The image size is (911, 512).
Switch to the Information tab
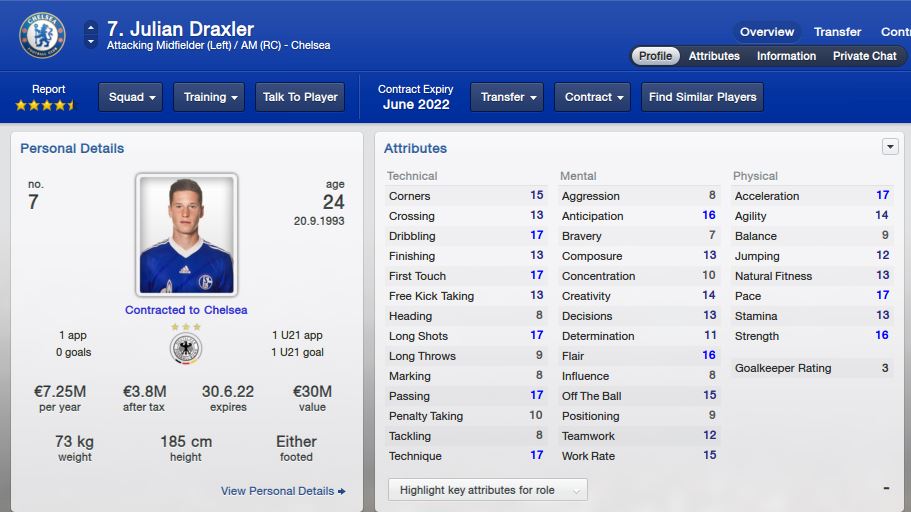tap(786, 56)
